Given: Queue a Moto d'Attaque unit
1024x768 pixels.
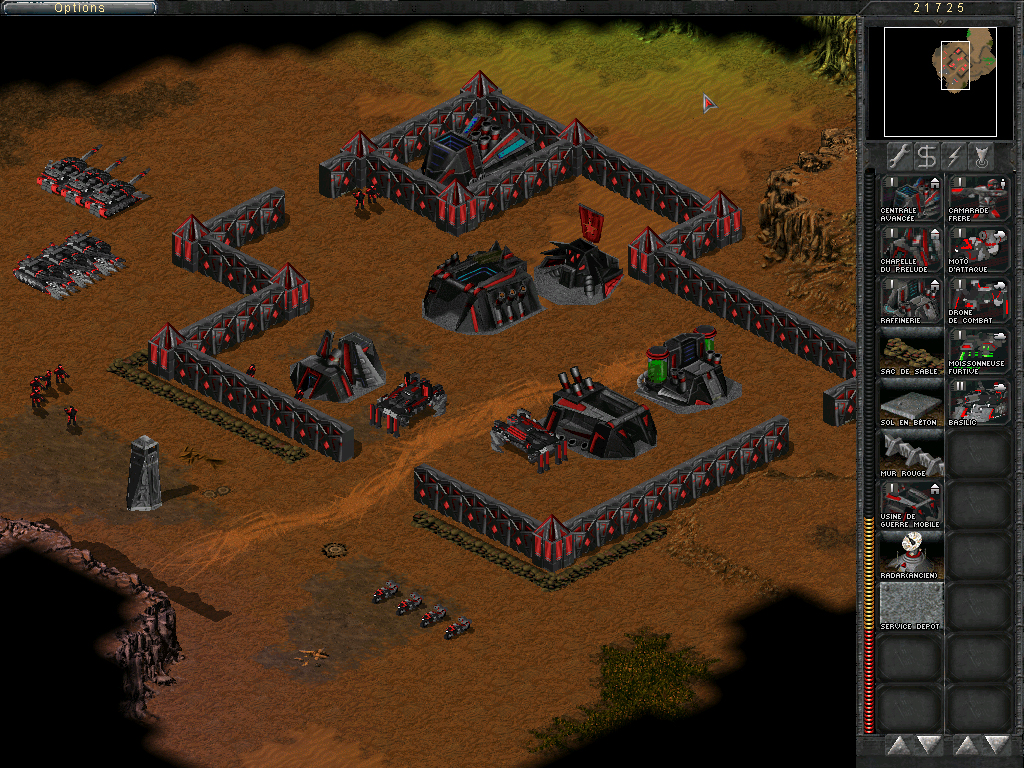Looking at the screenshot, I should (x=978, y=249).
